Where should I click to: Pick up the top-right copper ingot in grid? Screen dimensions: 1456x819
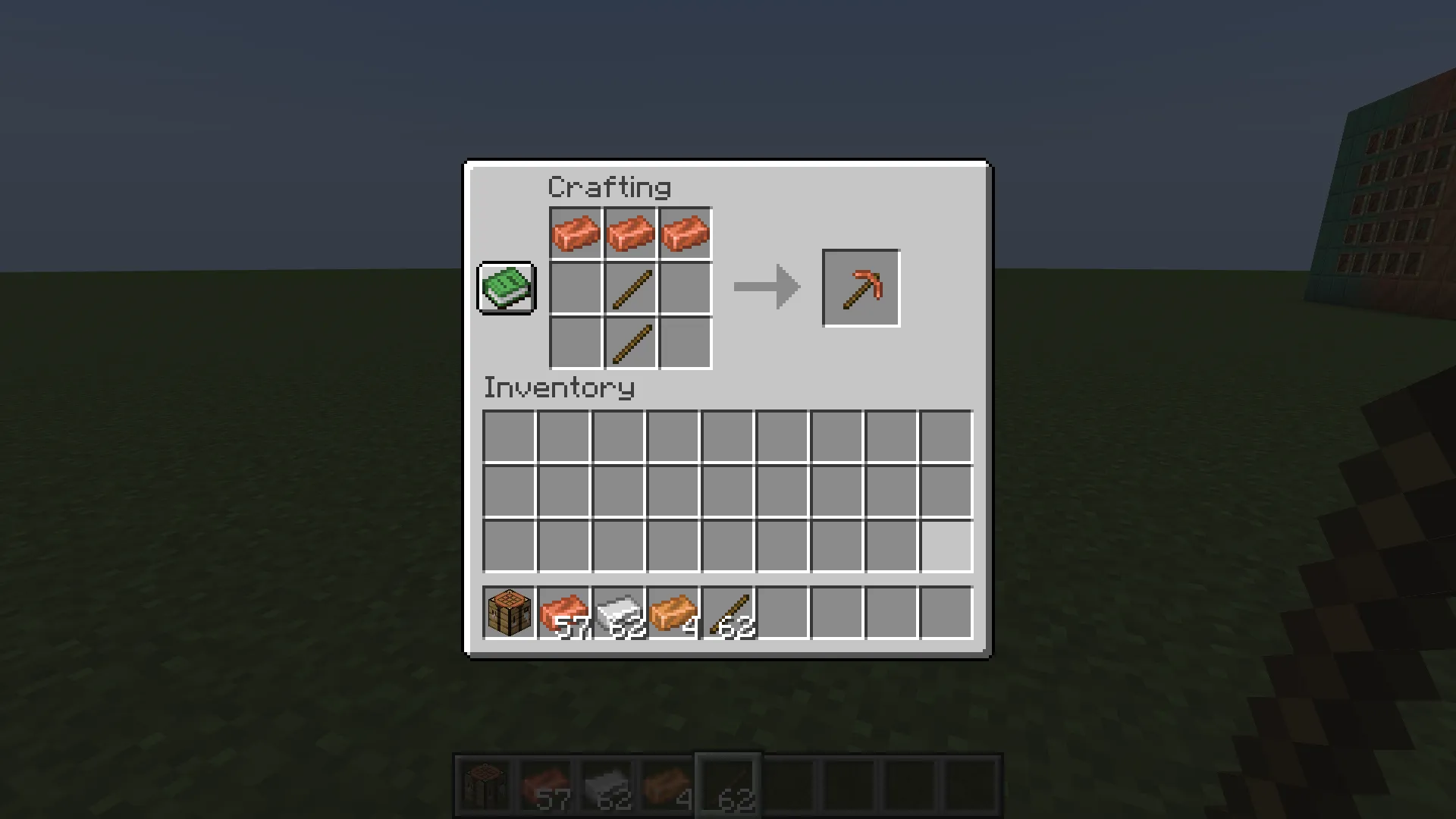pyautogui.click(x=685, y=233)
